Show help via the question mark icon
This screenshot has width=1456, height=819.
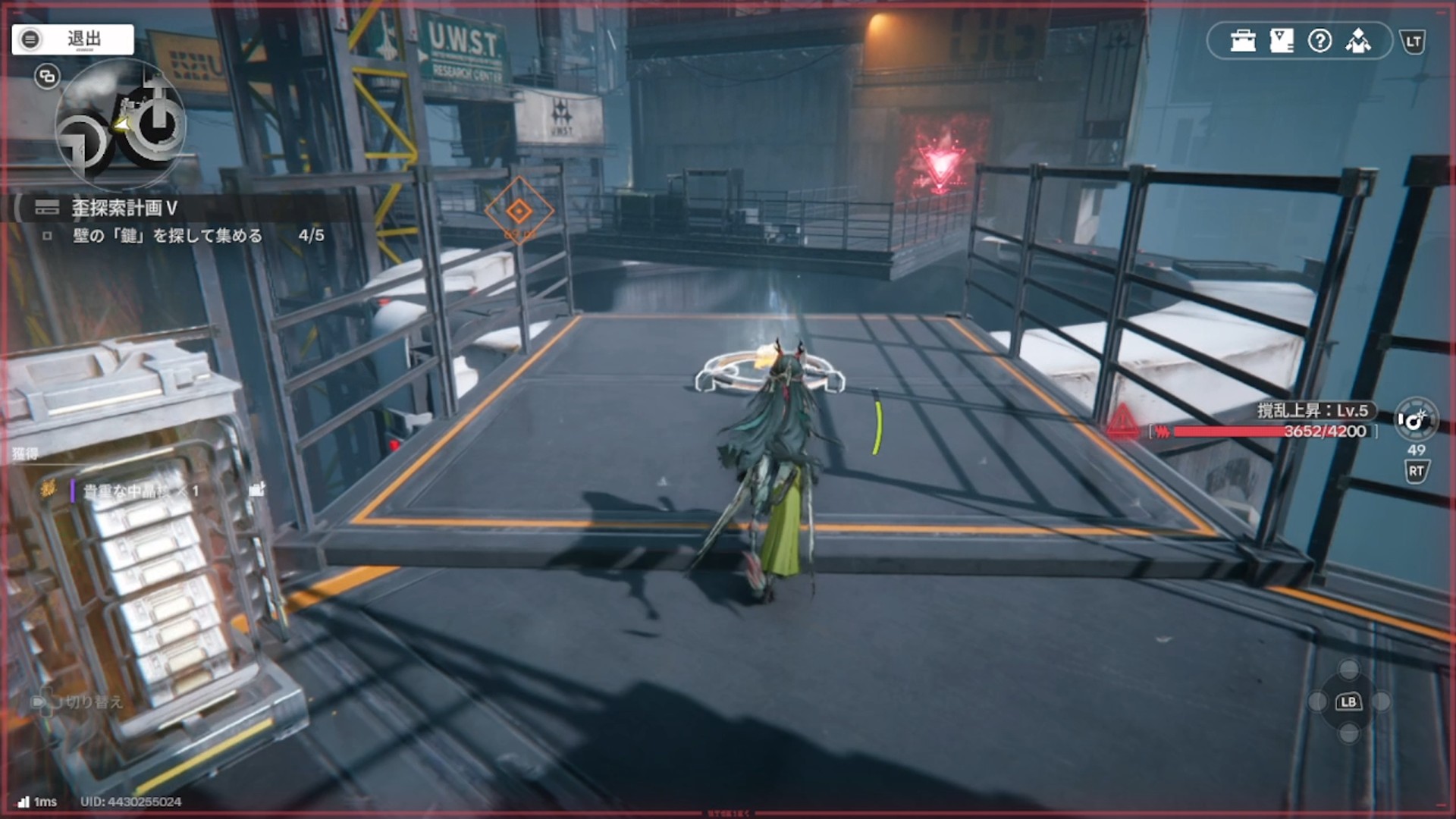pyautogui.click(x=1319, y=41)
